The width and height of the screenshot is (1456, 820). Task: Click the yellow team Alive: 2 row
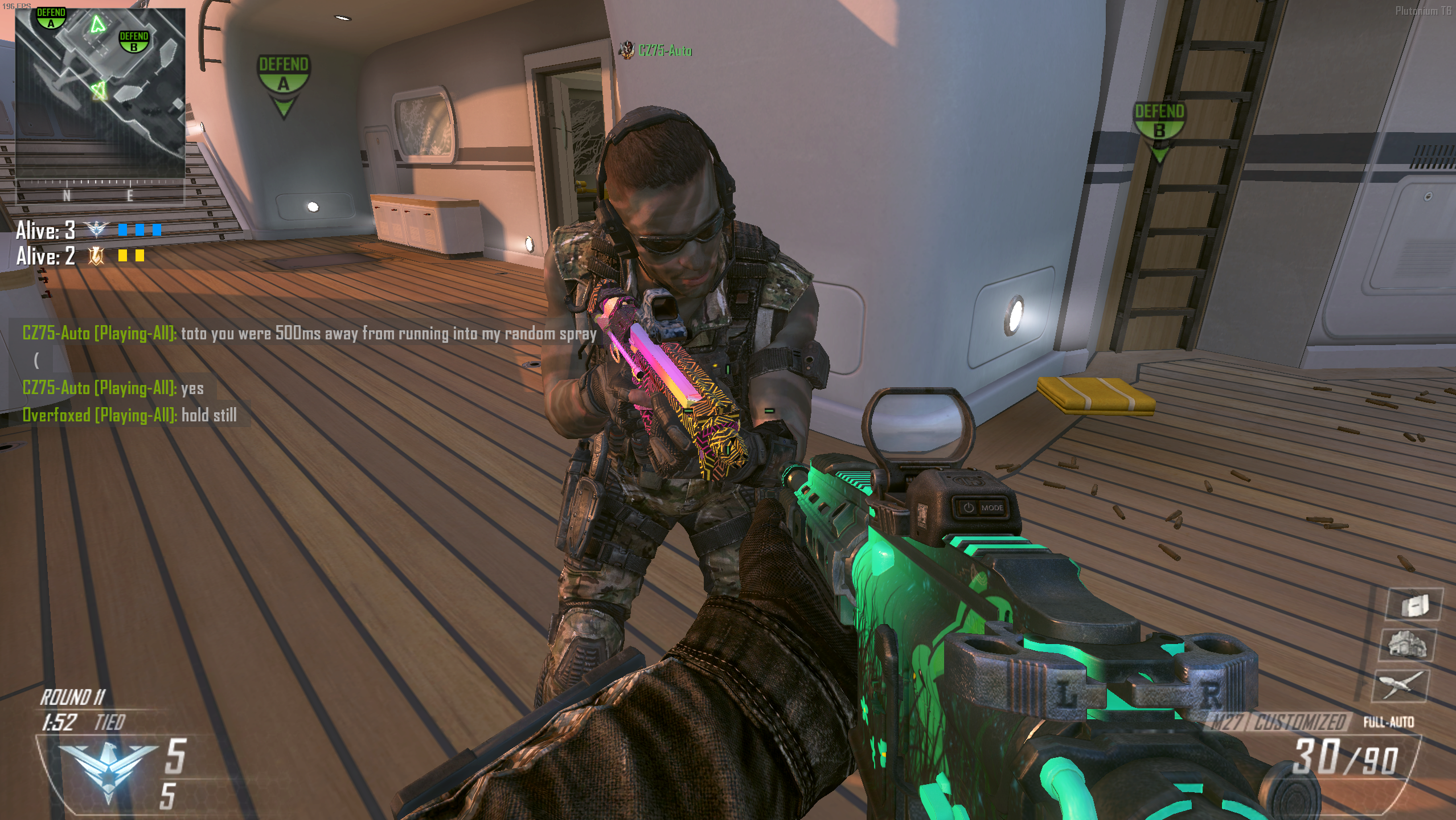pyautogui.click(x=80, y=256)
